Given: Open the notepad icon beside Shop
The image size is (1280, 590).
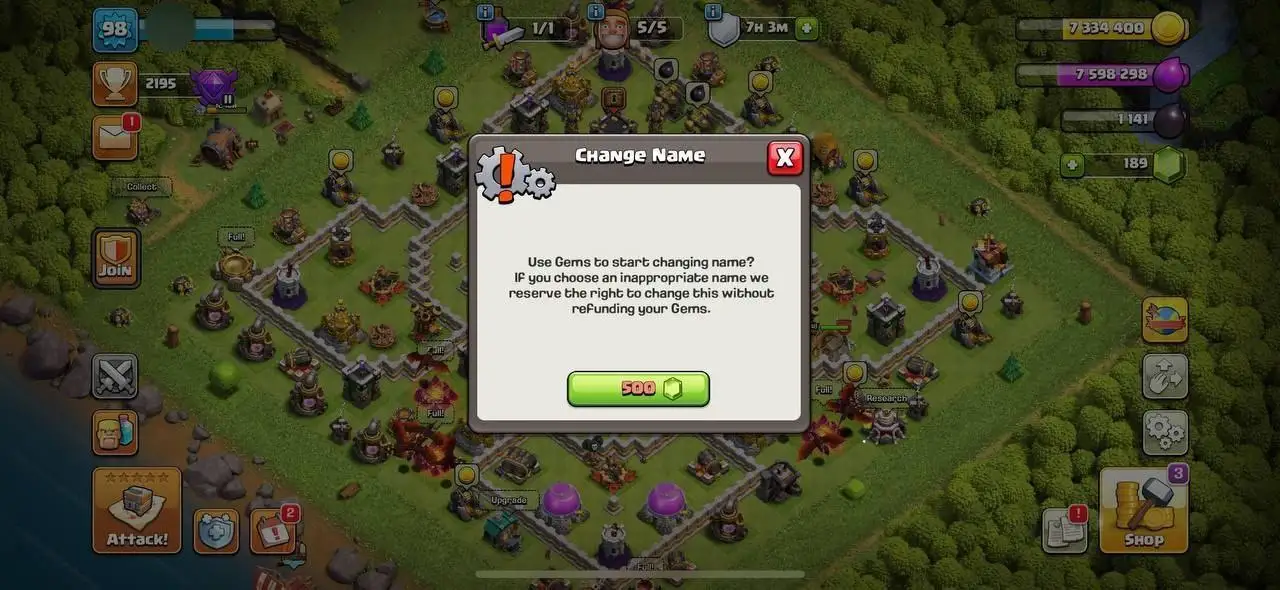Looking at the screenshot, I should [1064, 530].
